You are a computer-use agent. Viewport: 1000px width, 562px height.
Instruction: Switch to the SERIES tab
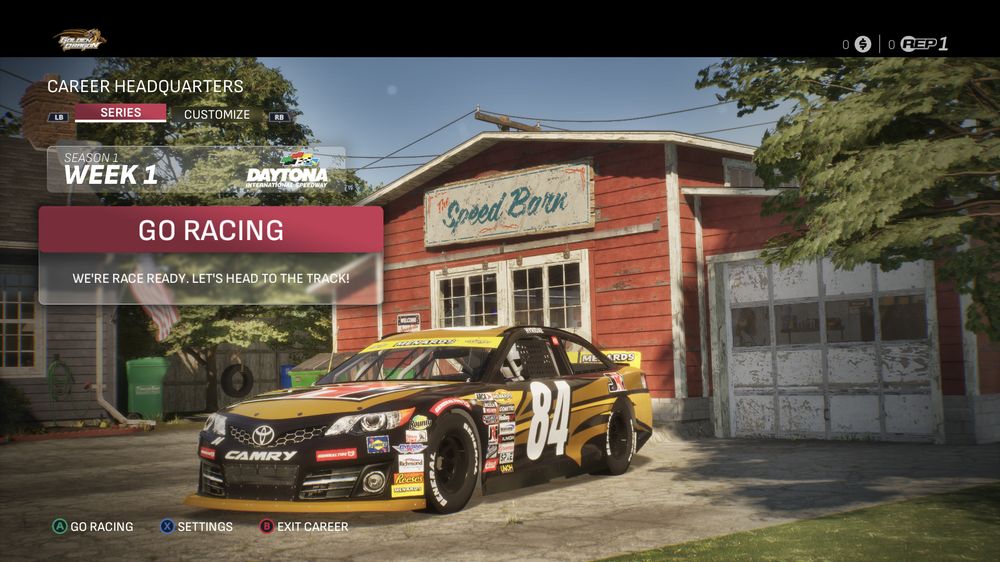(x=120, y=113)
